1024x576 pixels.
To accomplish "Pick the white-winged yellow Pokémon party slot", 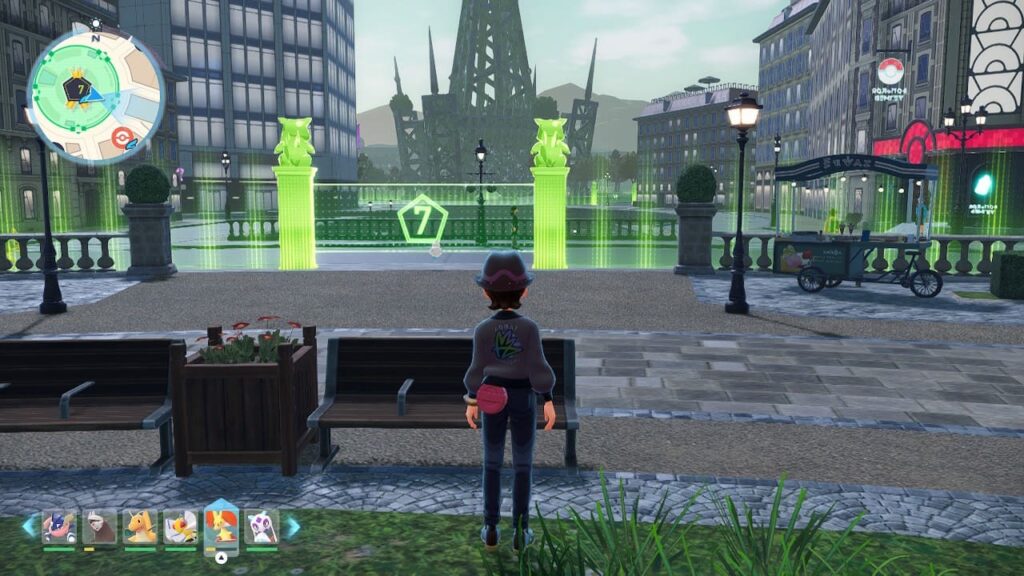I will click(180, 526).
